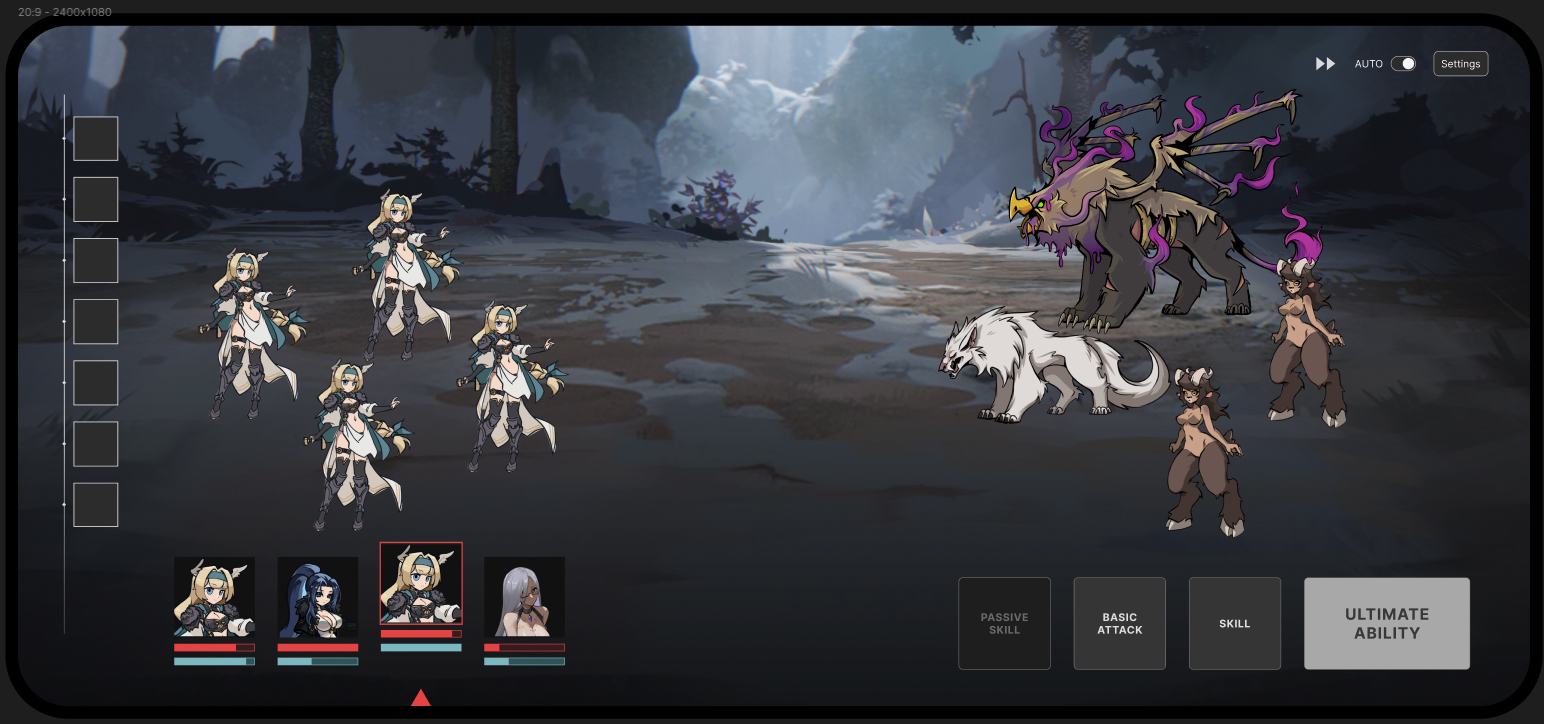Screen dimensions: 1544x724
Task: Select the blue-haired character portrait
Action: [317, 597]
